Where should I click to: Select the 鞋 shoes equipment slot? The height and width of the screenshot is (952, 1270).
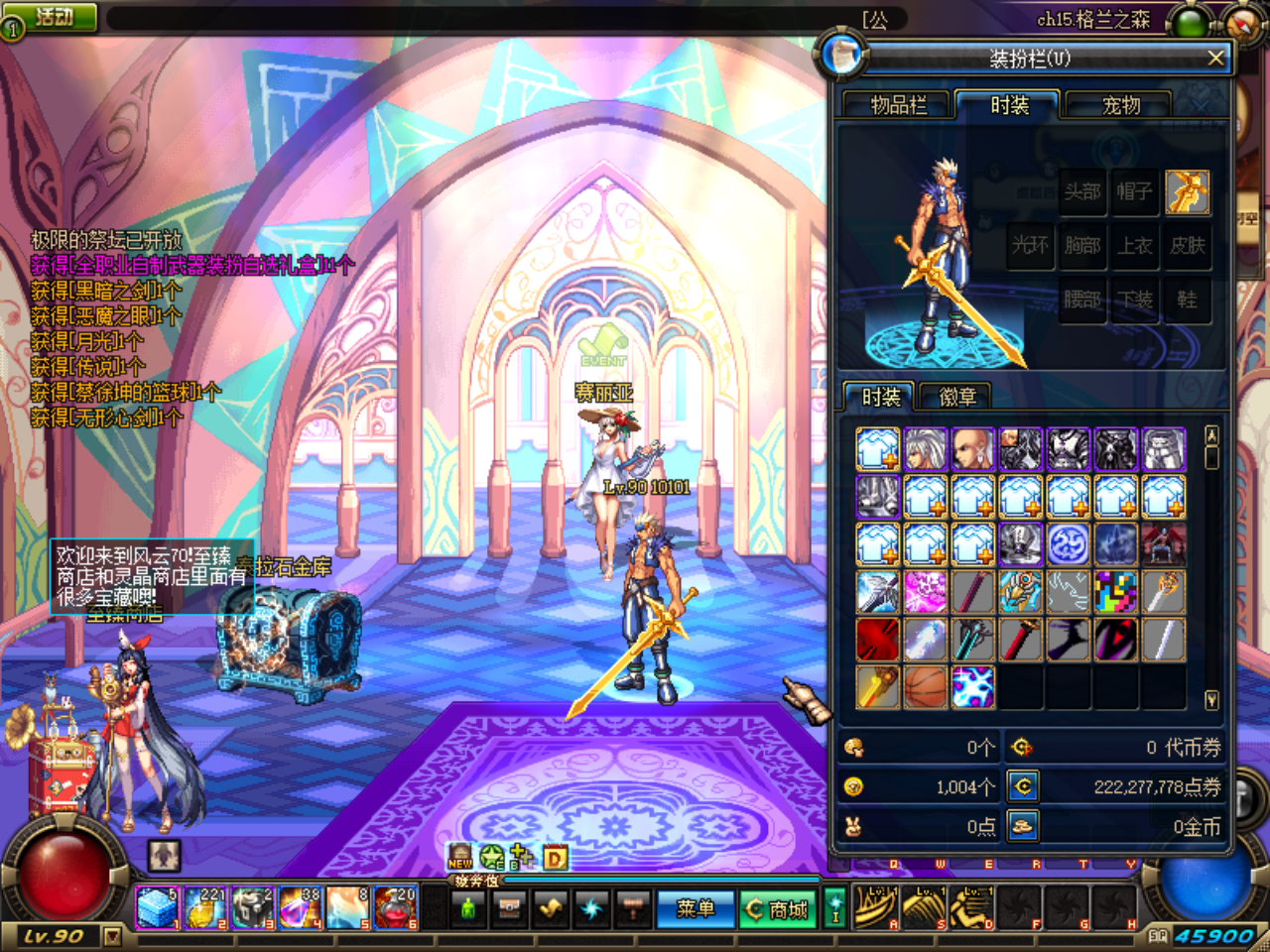pyautogui.click(x=1190, y=298)
